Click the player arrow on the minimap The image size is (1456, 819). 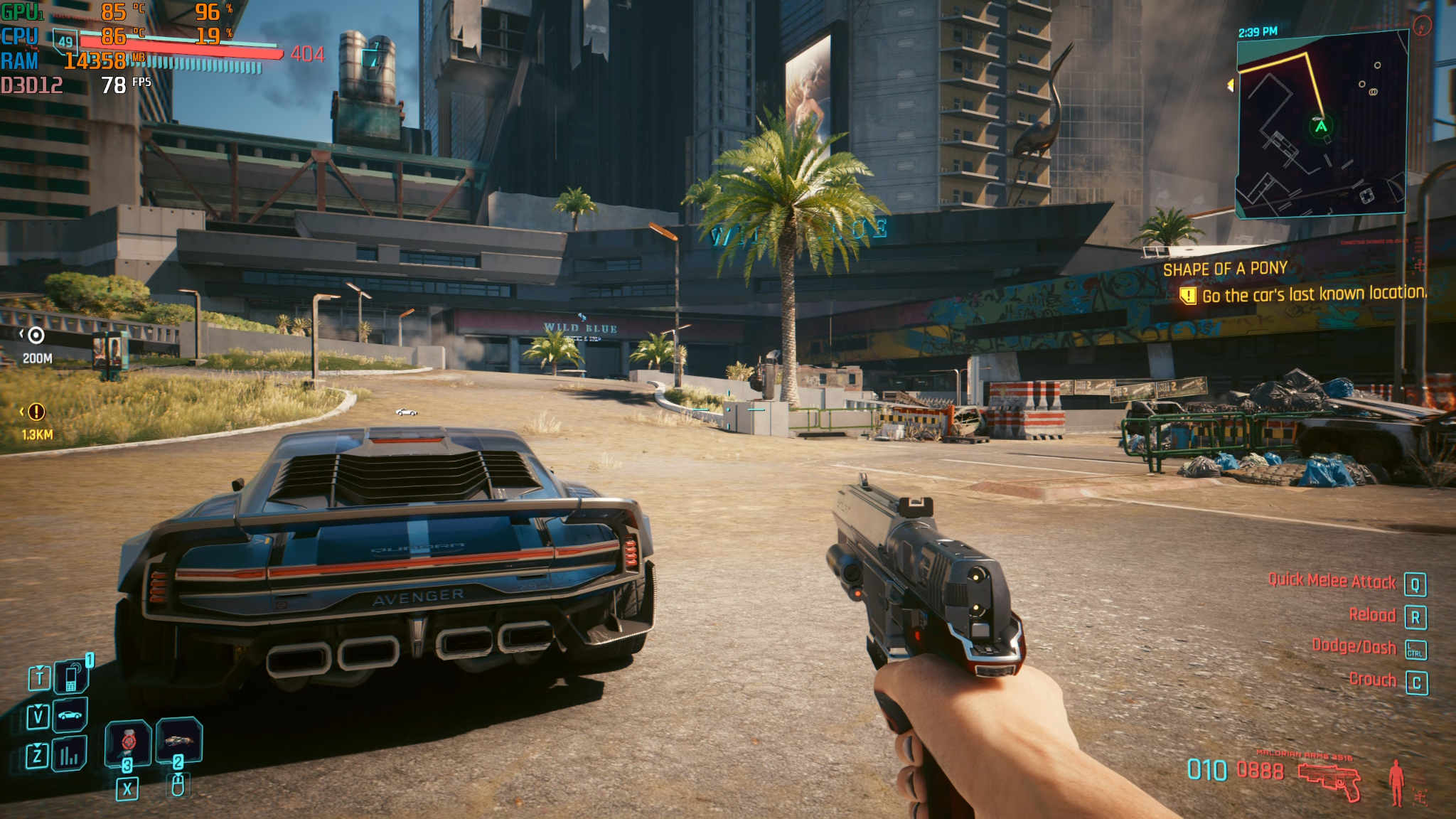[x=1321, y=127]
